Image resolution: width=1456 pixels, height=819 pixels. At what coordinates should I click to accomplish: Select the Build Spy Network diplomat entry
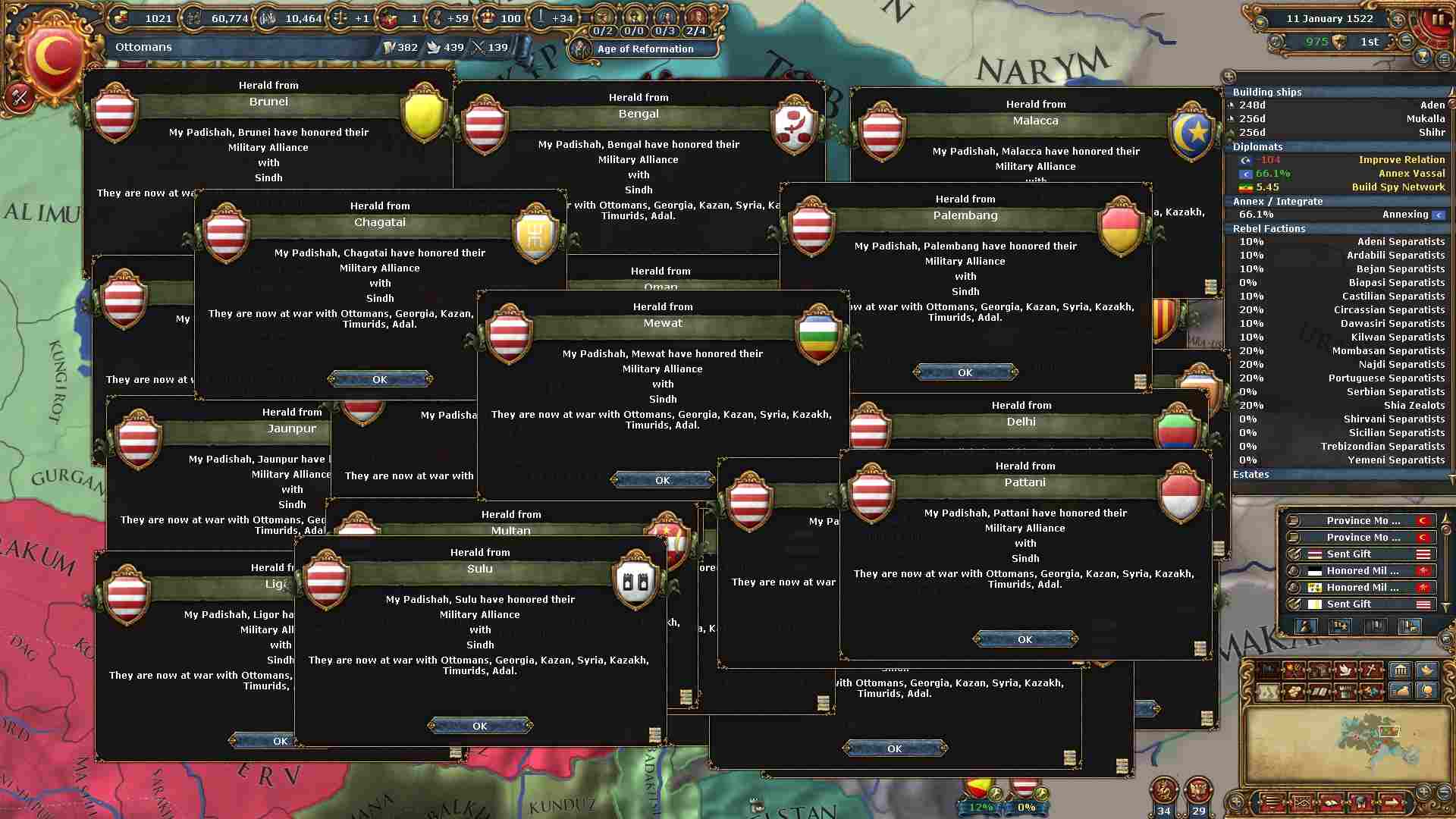(x=1398, y=187)
